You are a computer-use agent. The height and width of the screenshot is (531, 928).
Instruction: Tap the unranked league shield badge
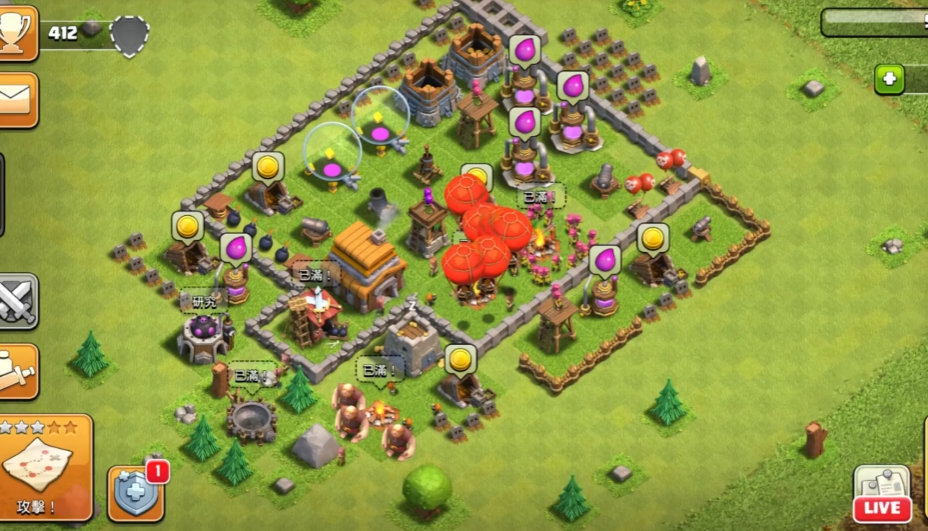pos(129,36)
